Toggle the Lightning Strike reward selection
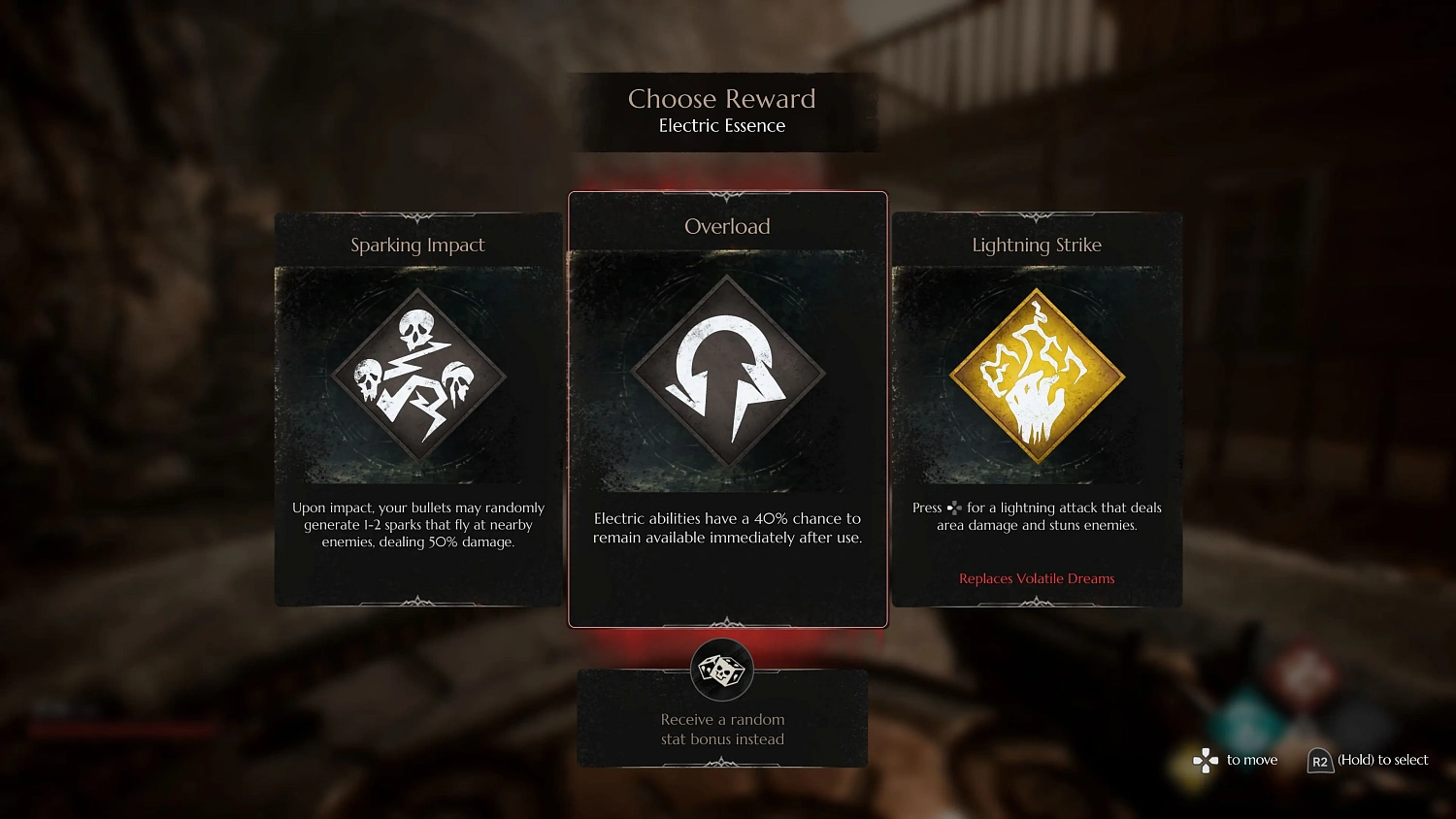This screenshot has width=1456, height=819. (x=1036, y=408)
